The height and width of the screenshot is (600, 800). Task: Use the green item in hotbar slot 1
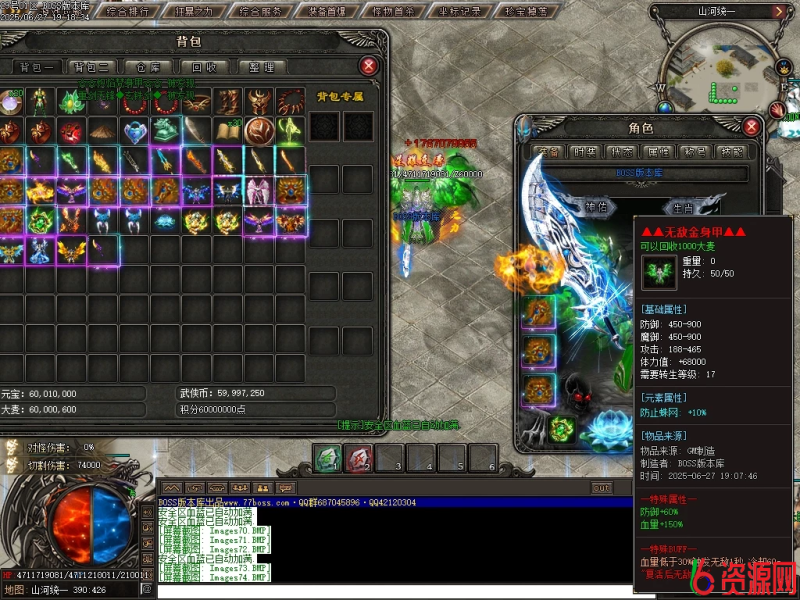327,458
